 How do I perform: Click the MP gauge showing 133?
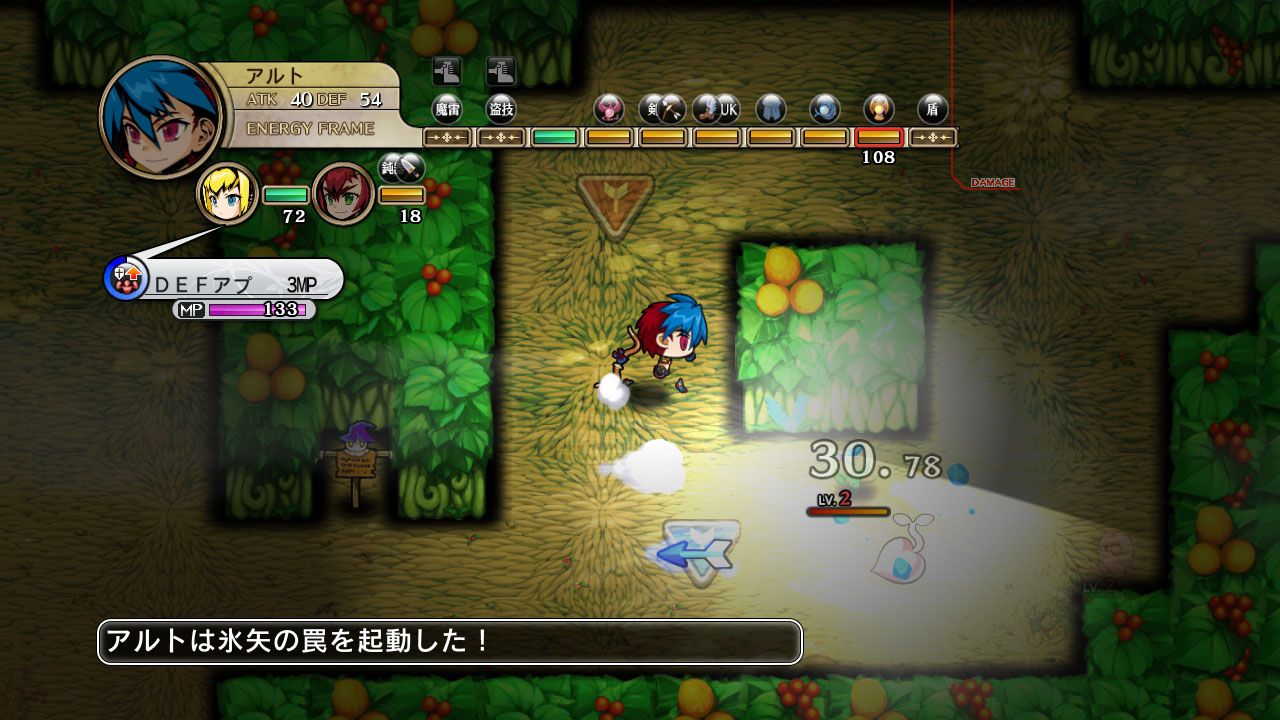tap(245, 310)
